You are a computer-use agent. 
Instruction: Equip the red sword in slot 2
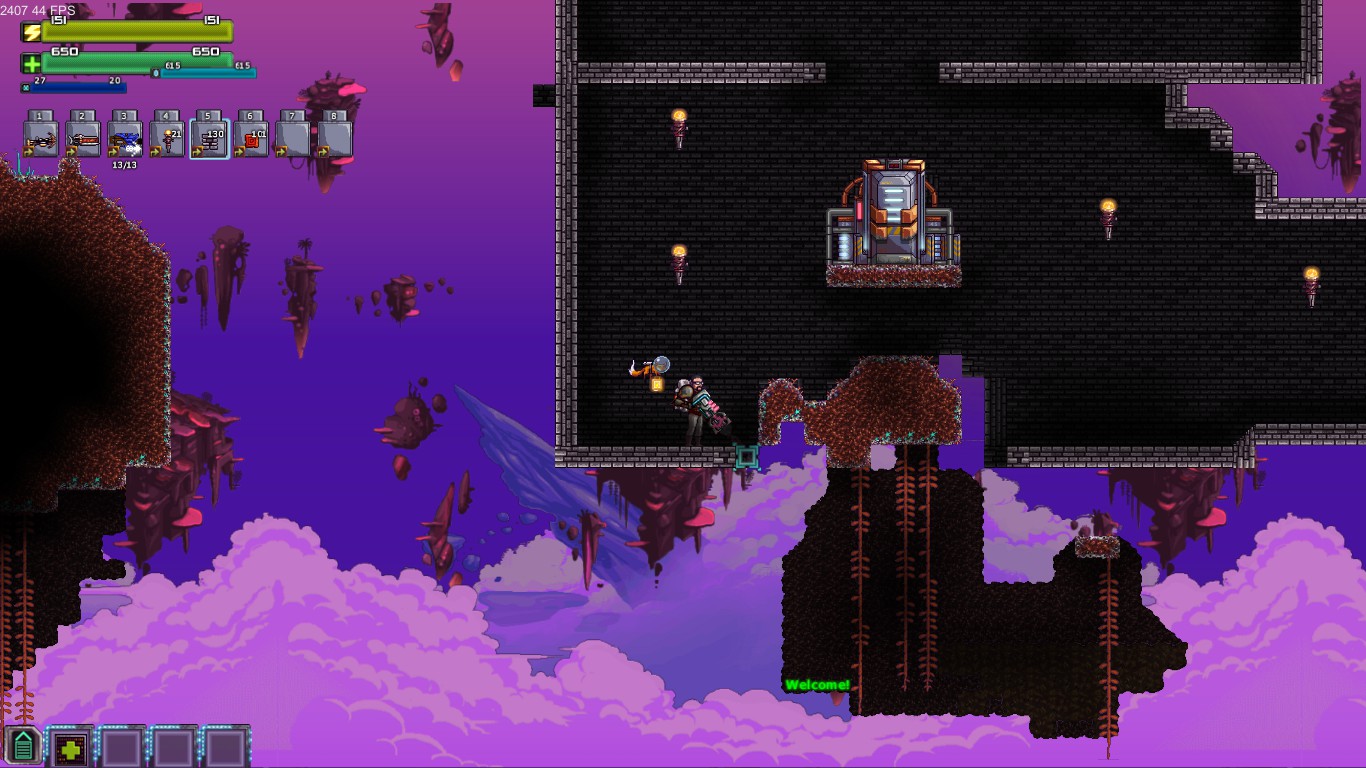(83, 139)
